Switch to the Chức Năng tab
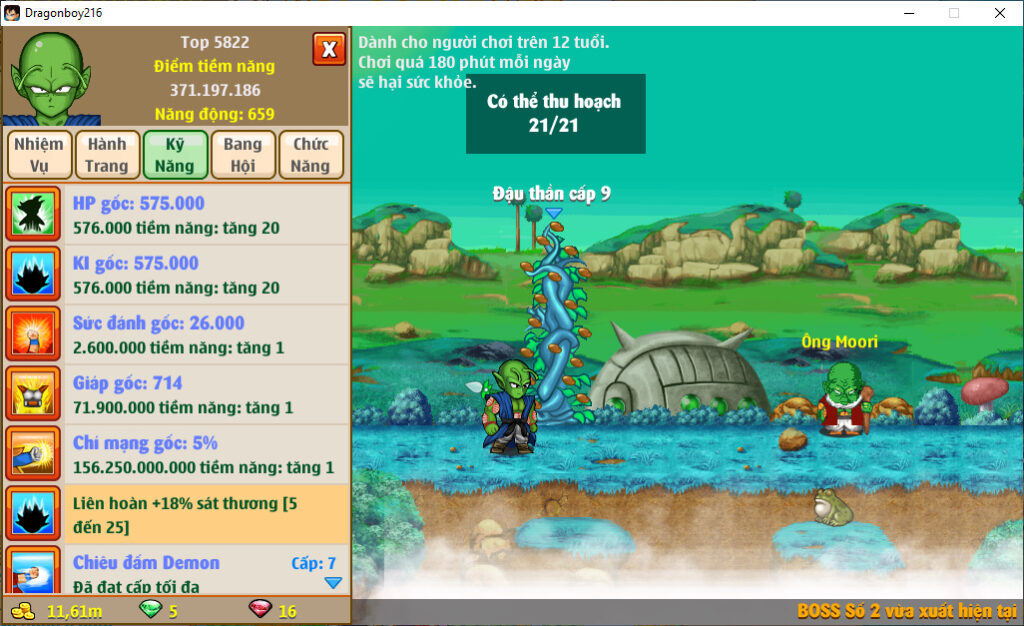The height and width of the screenshot is (626, 1024). [x=311, y=155]
